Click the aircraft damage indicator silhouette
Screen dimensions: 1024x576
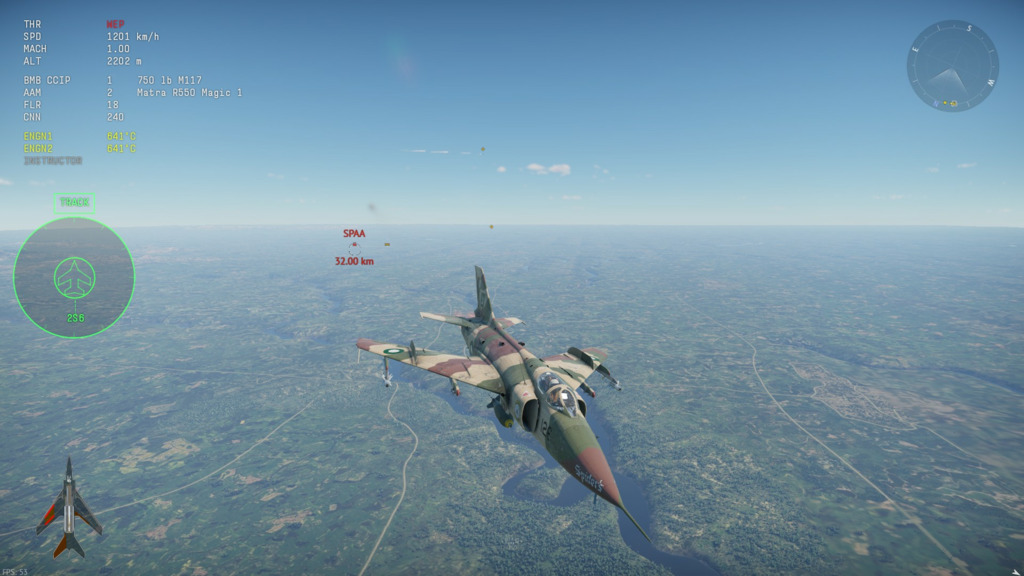click(68, 508)
